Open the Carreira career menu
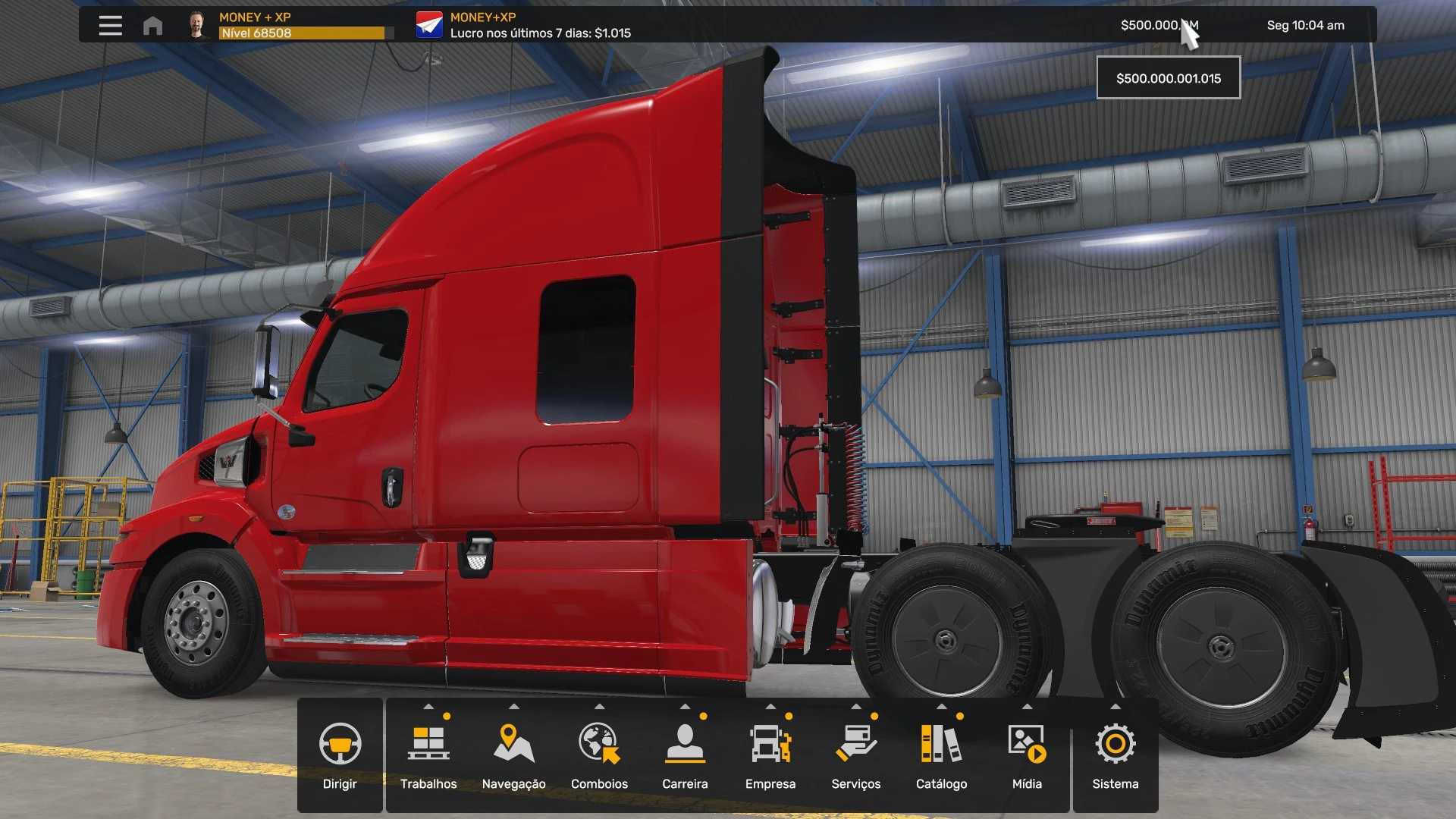The image size is (1456, 819). point(685,755)
